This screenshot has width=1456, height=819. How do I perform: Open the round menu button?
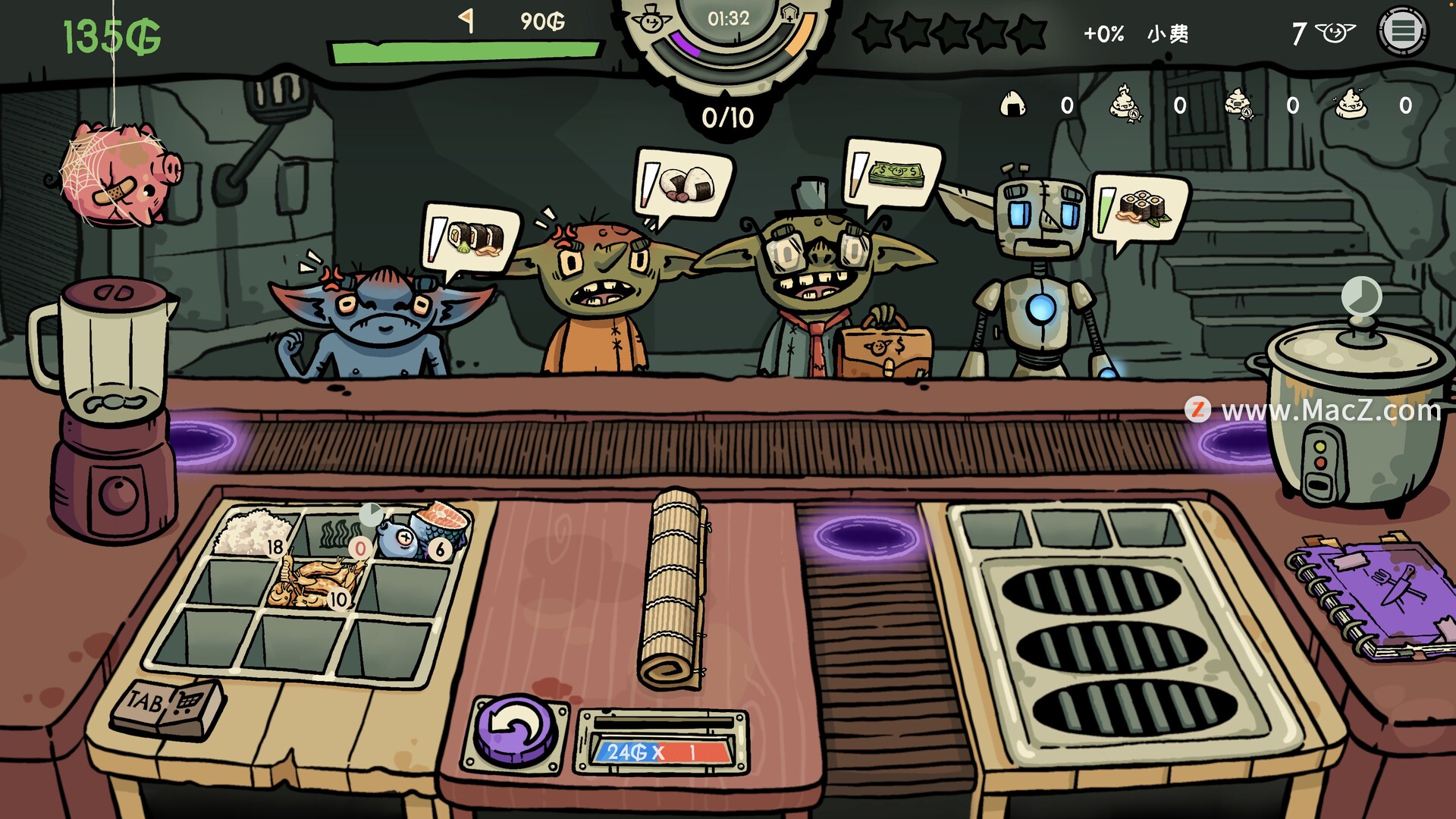point(1402,31)
